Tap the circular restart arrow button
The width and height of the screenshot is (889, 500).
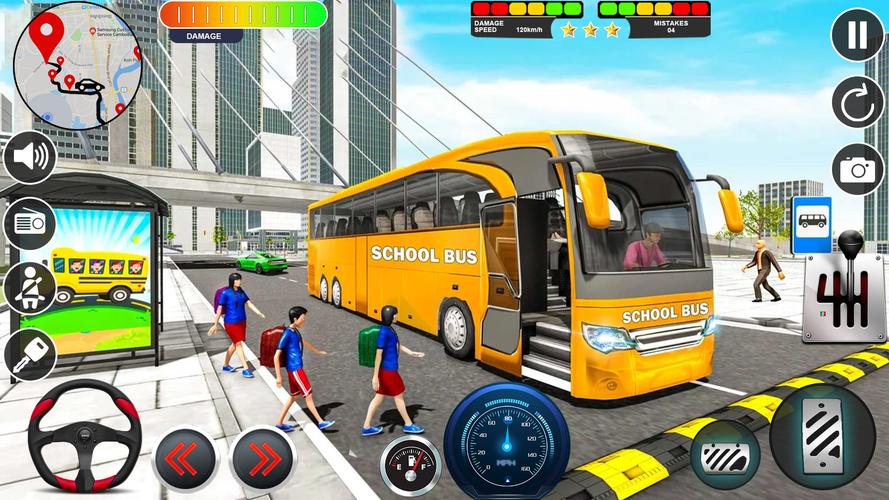tap(858, 102)
